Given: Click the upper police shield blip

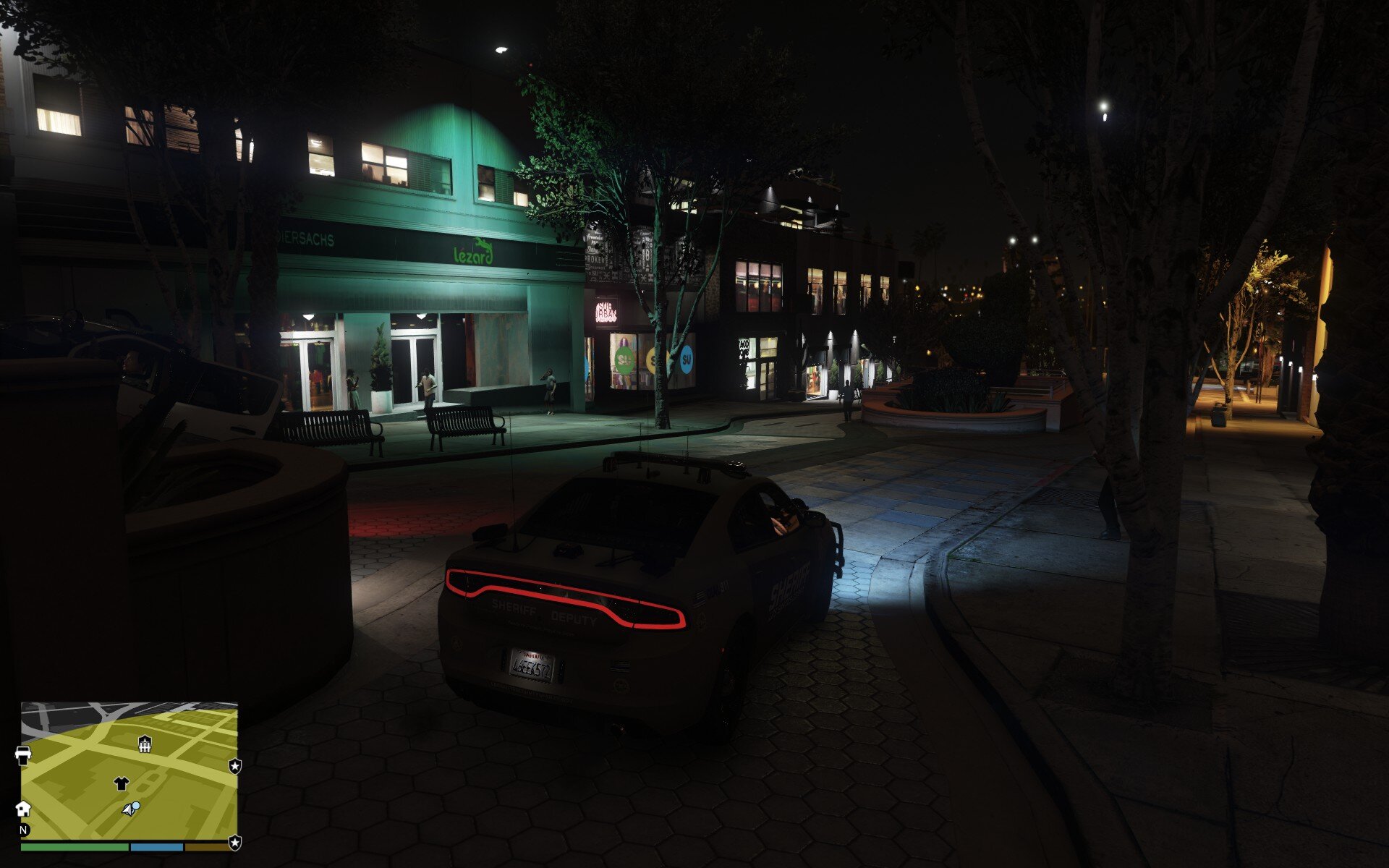Looking at the screenshot, I should click(x=235, y=767).
